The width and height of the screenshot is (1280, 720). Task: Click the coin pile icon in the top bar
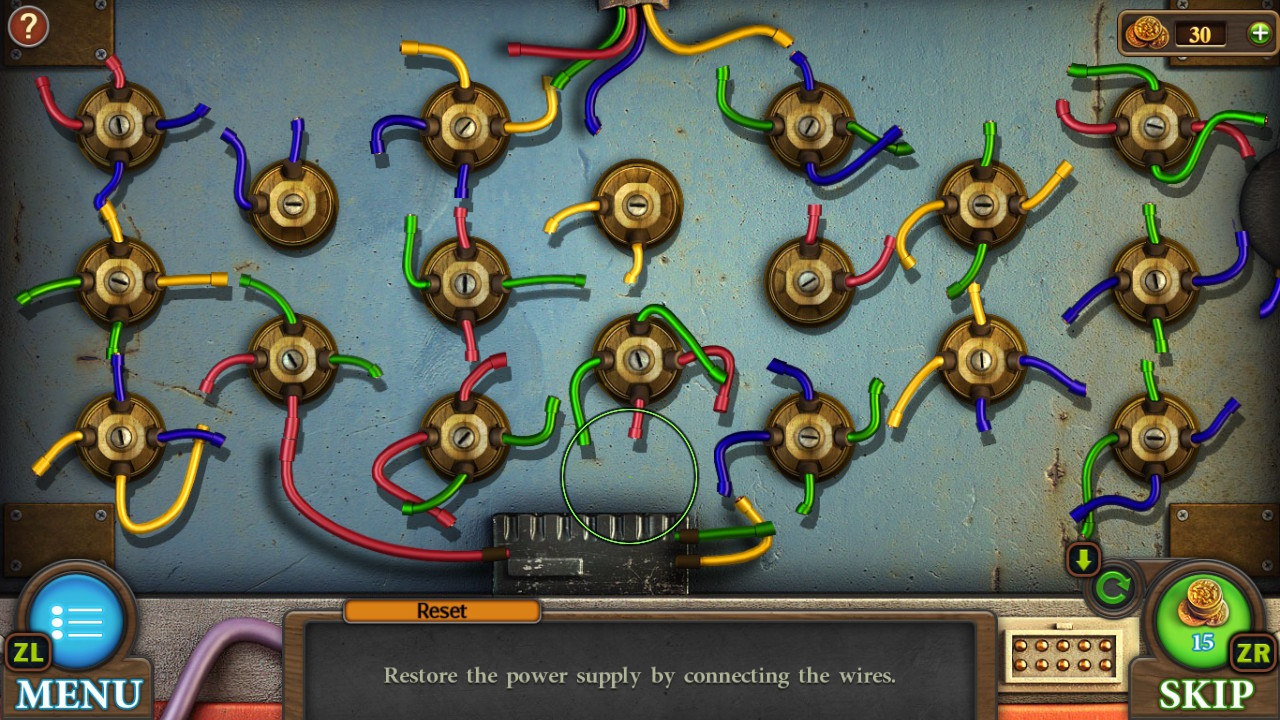point(1147,33)
